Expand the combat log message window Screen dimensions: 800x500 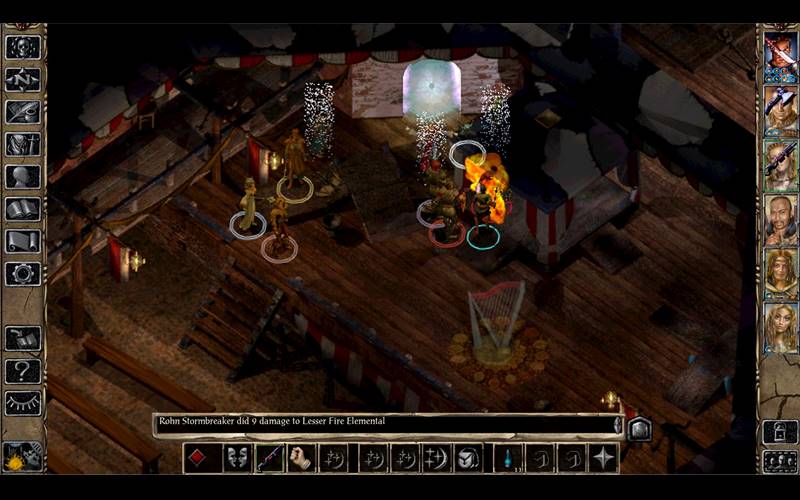click(x=639, y=427)
